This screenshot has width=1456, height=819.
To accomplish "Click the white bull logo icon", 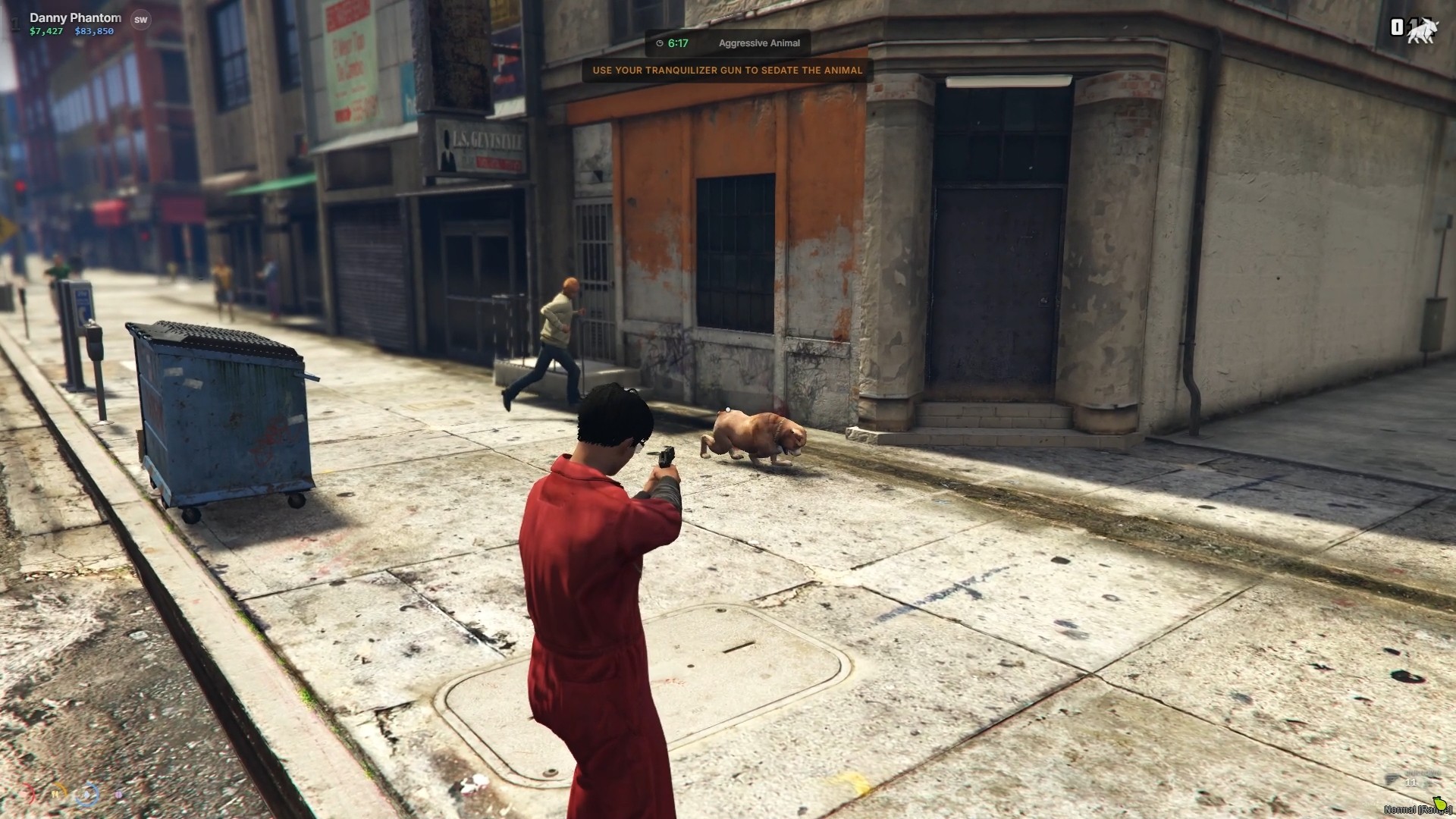I will pos(1421,30).
